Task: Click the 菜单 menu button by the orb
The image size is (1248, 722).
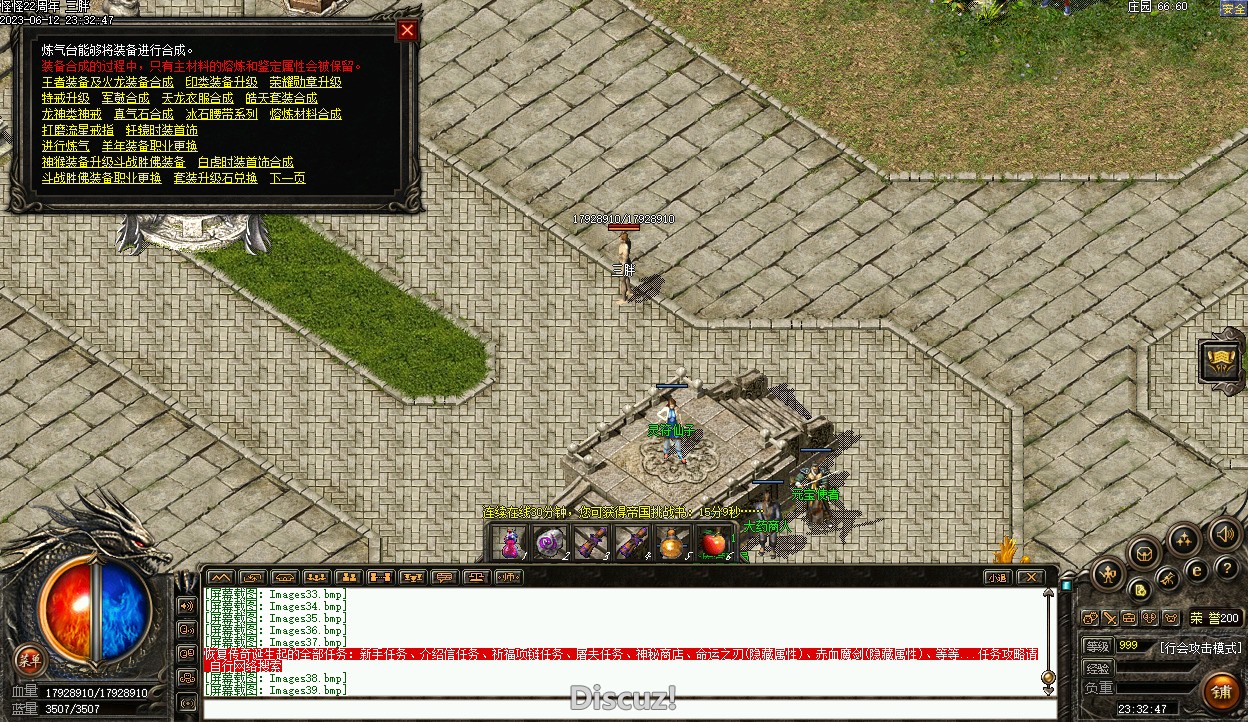Action: click(30, 659)
